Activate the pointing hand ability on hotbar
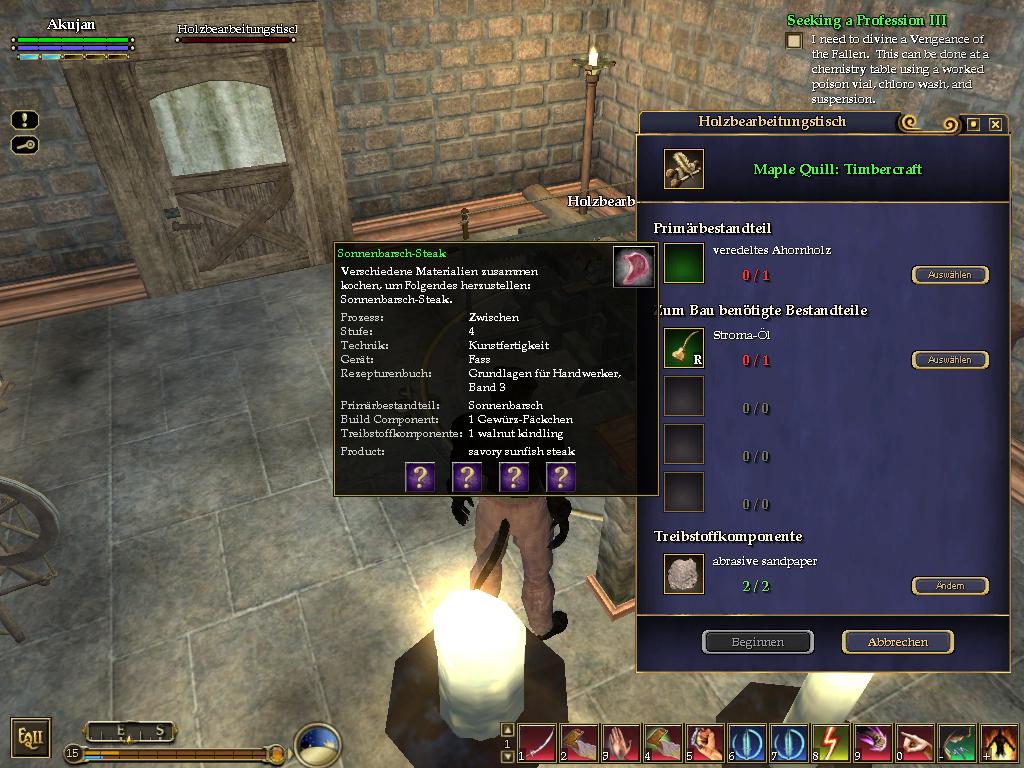The image size is (1024, 768). tap(915, 743)
